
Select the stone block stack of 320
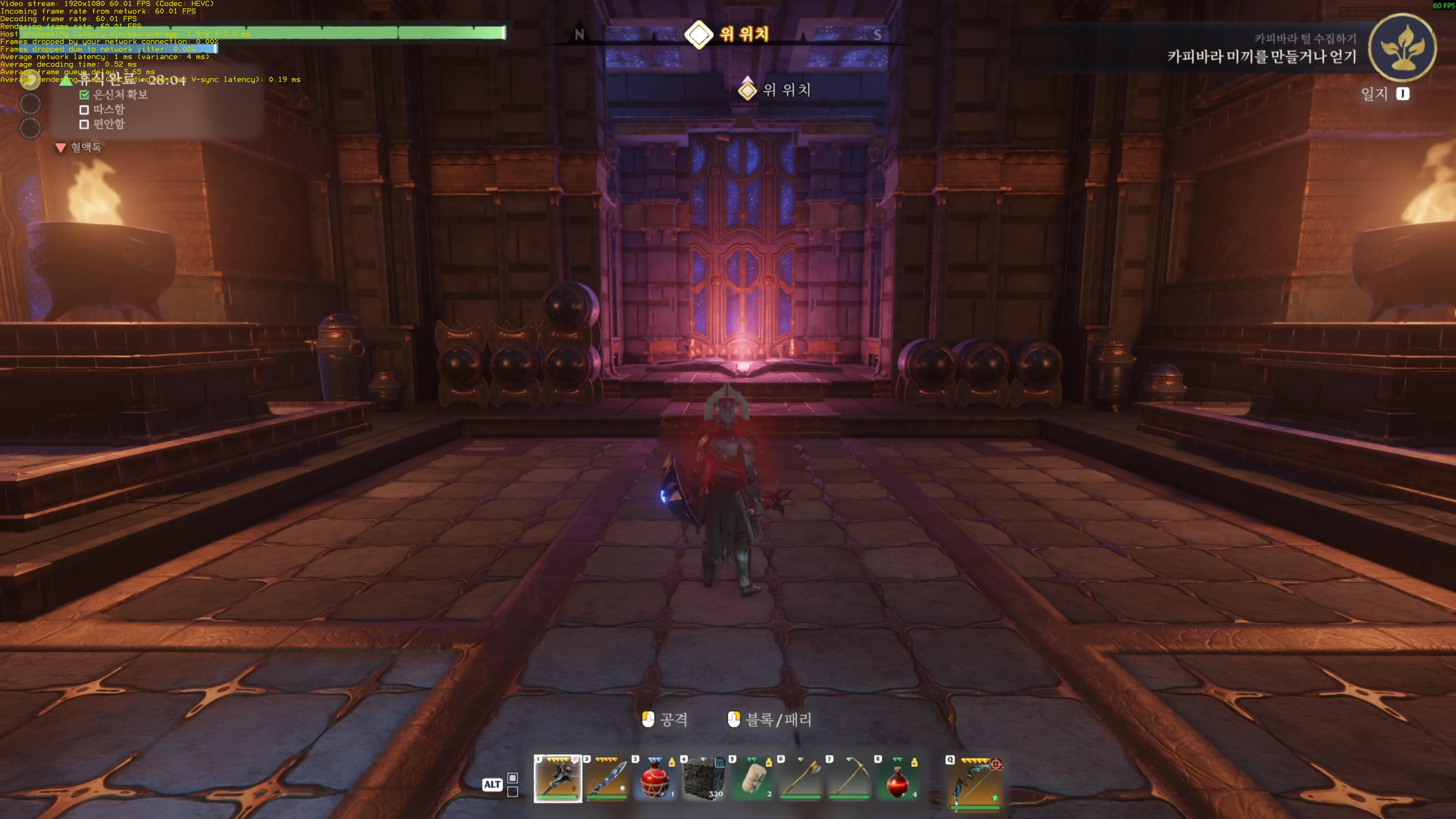704,779
